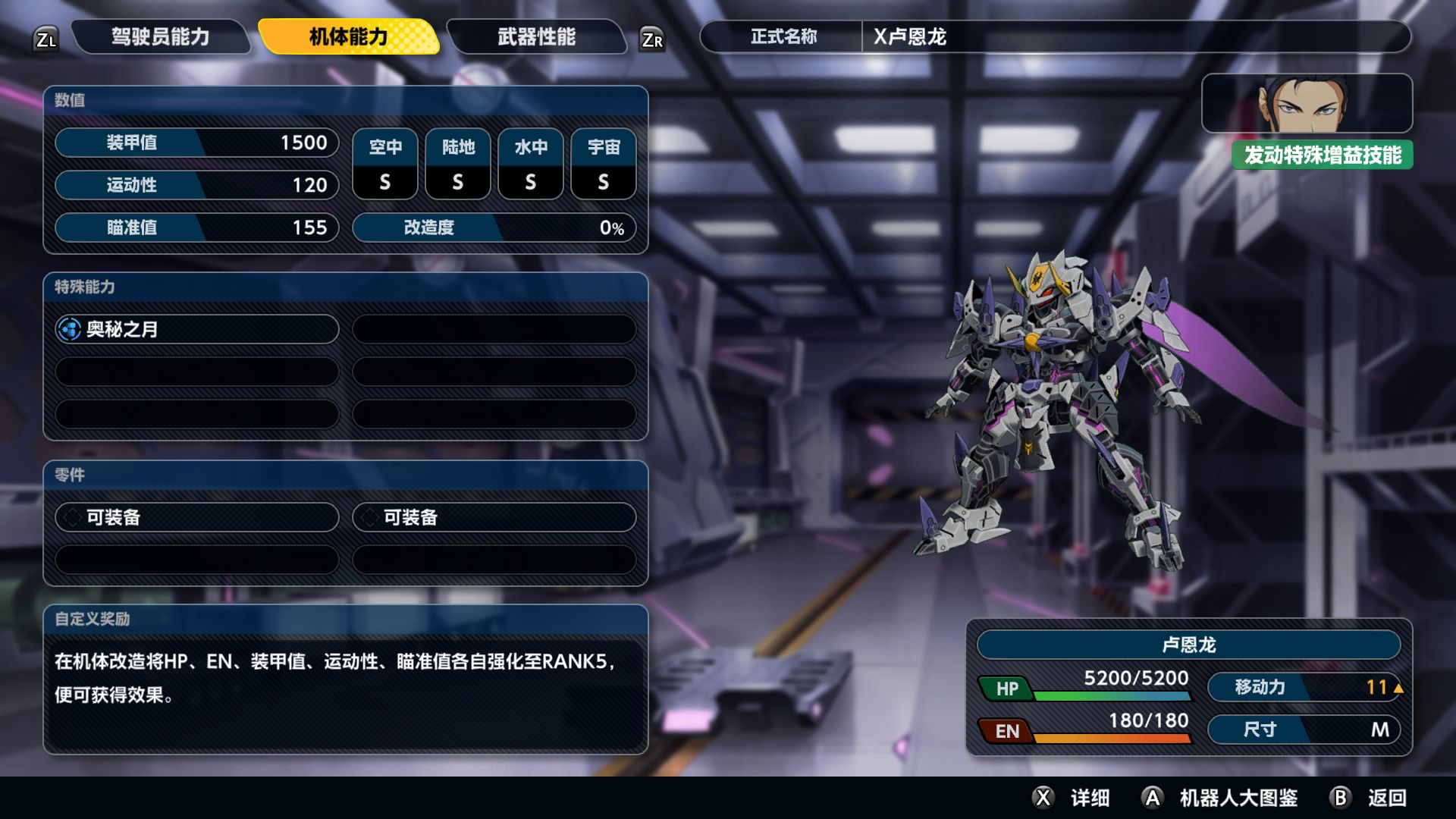This screenshot has width=1456, height=819.
Task: Open the 机器人大图鉴 encyclopedia
Action: click(x=1221, y=798)
